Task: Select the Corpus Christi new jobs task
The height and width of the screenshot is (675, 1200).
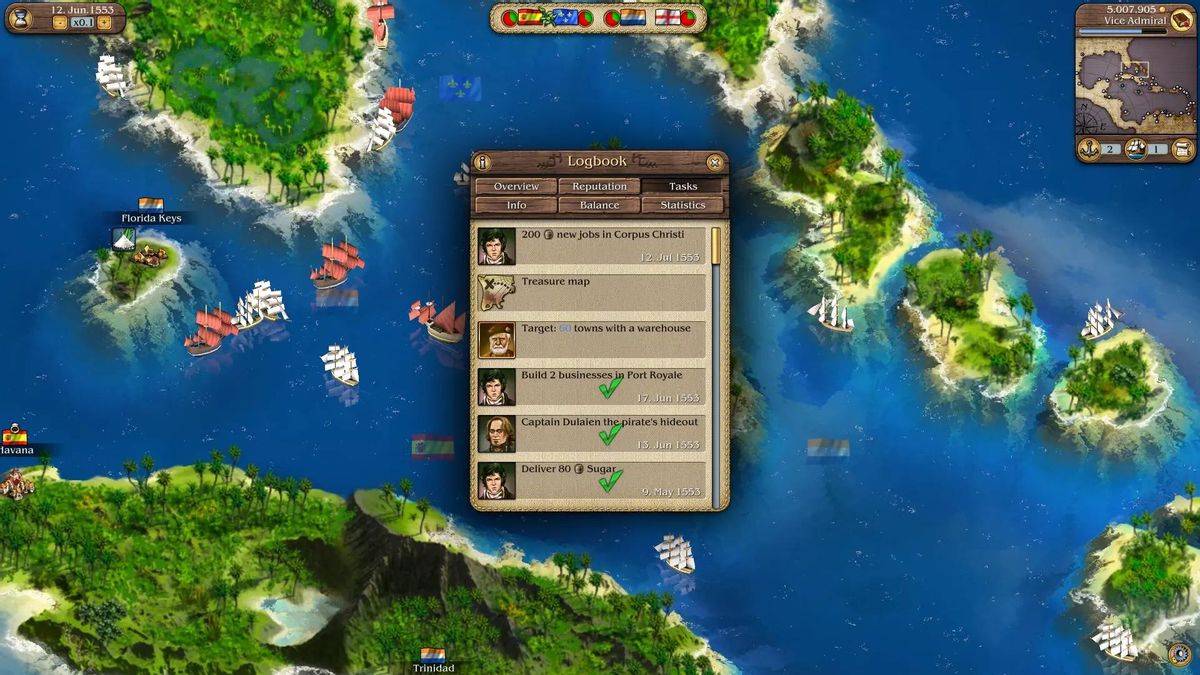Action: coord(591,246)
